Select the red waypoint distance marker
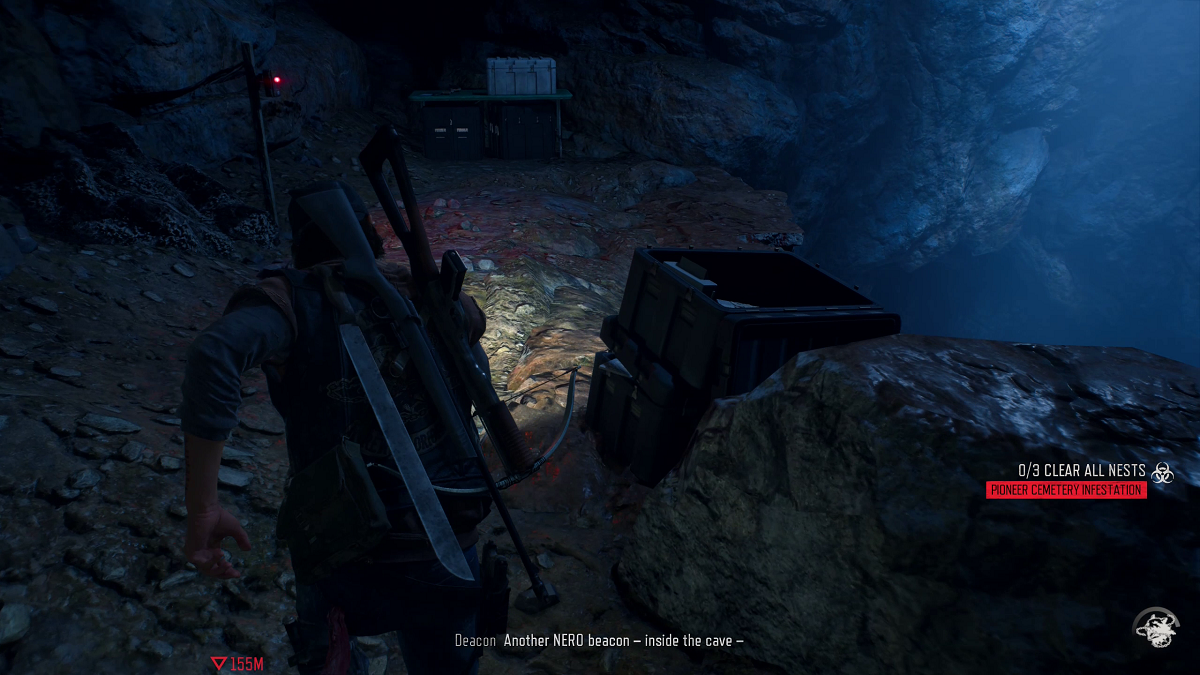Image resolution: width=1200 pixels, height=675 pixels. pos(237,664)
